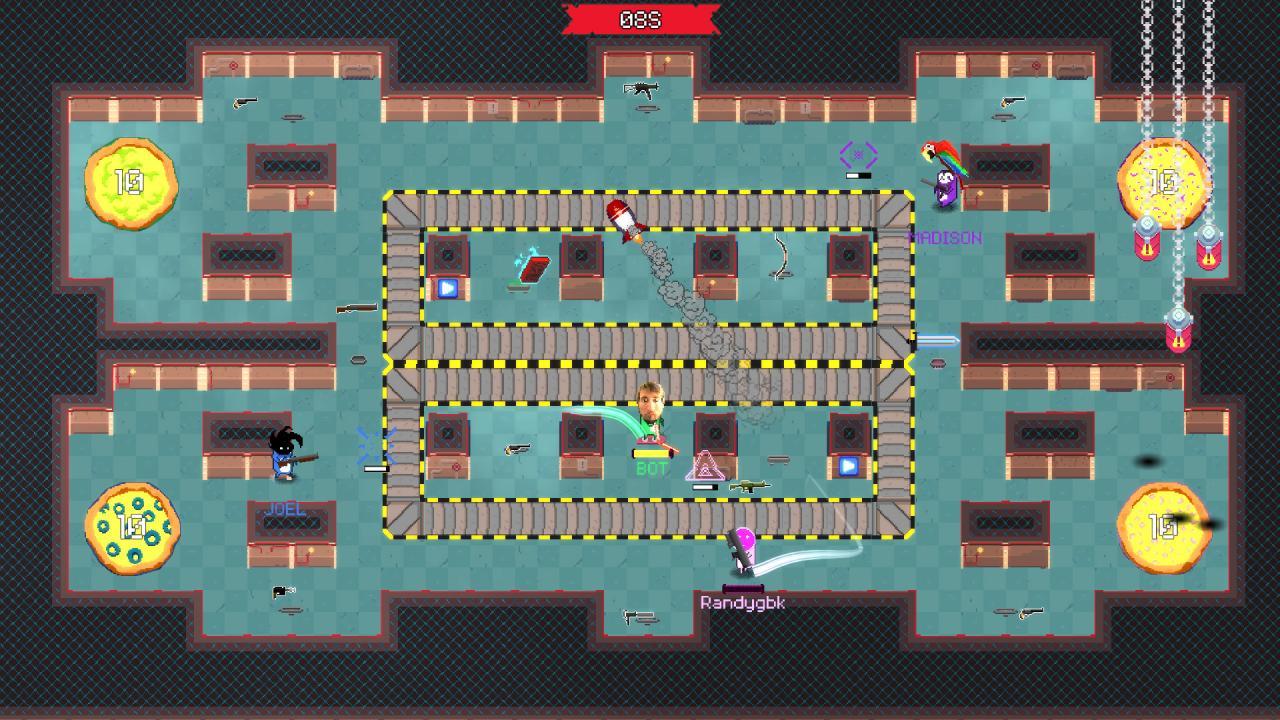Click the red timer banner showing 085
Image resolution: width=1280 pixels, height=720 pixels.
click(x=640, y=19)
